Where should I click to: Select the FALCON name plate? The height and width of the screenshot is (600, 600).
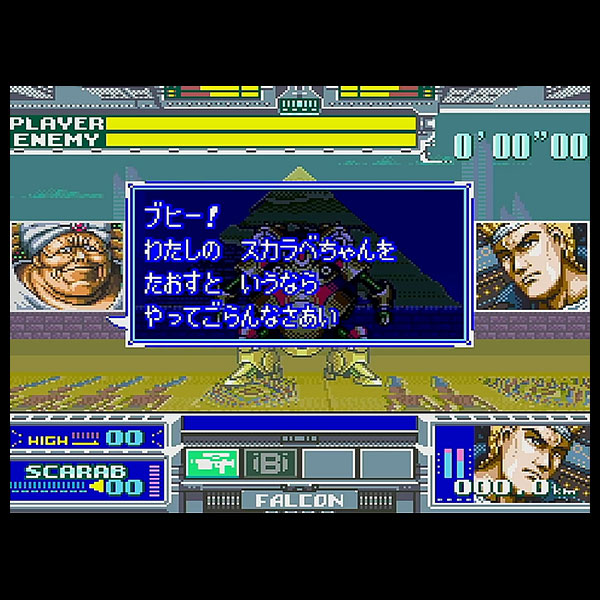[x=299, y=499]
